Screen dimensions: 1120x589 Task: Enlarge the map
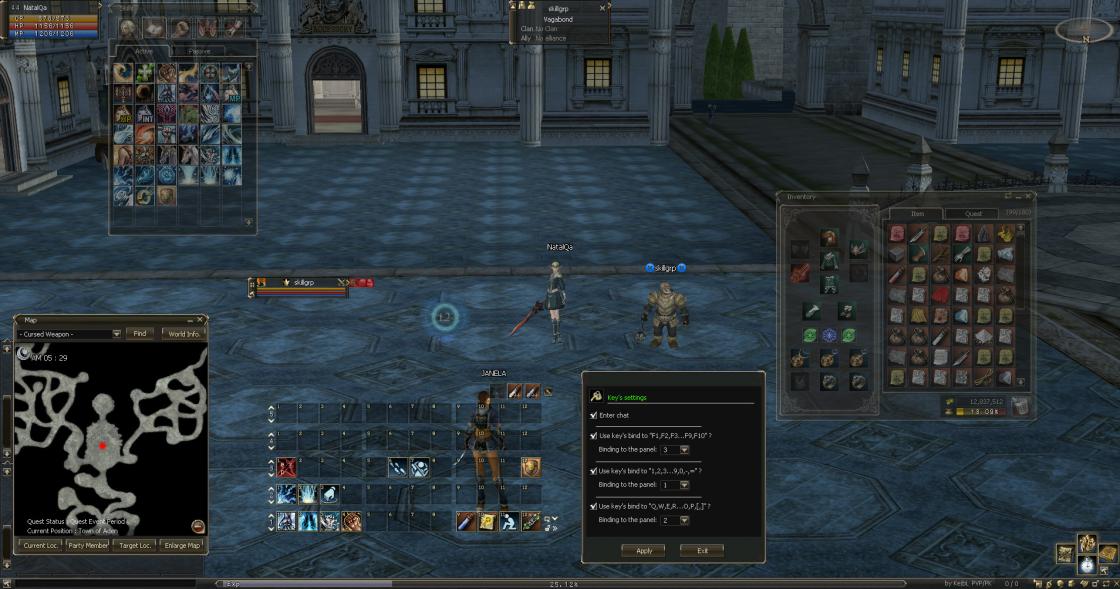click(x=182, y=545)
